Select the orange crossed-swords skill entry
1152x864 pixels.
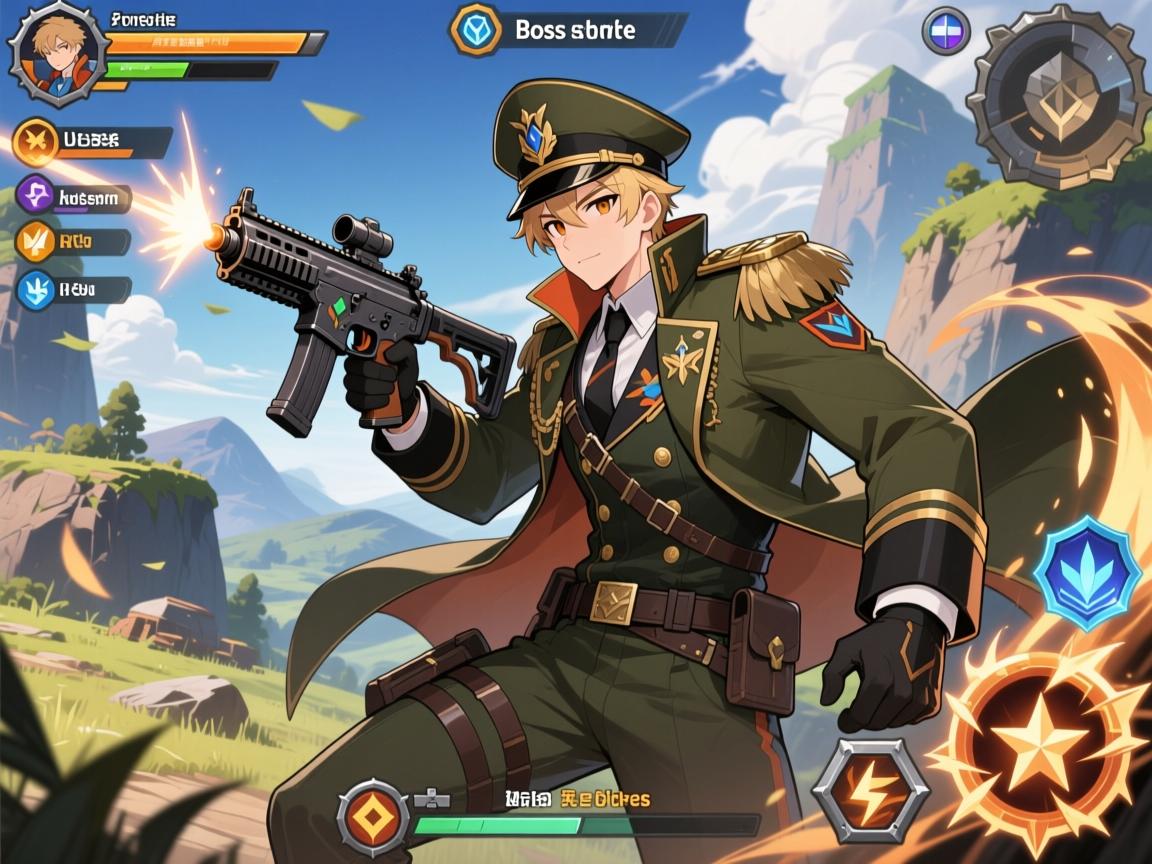37,141
